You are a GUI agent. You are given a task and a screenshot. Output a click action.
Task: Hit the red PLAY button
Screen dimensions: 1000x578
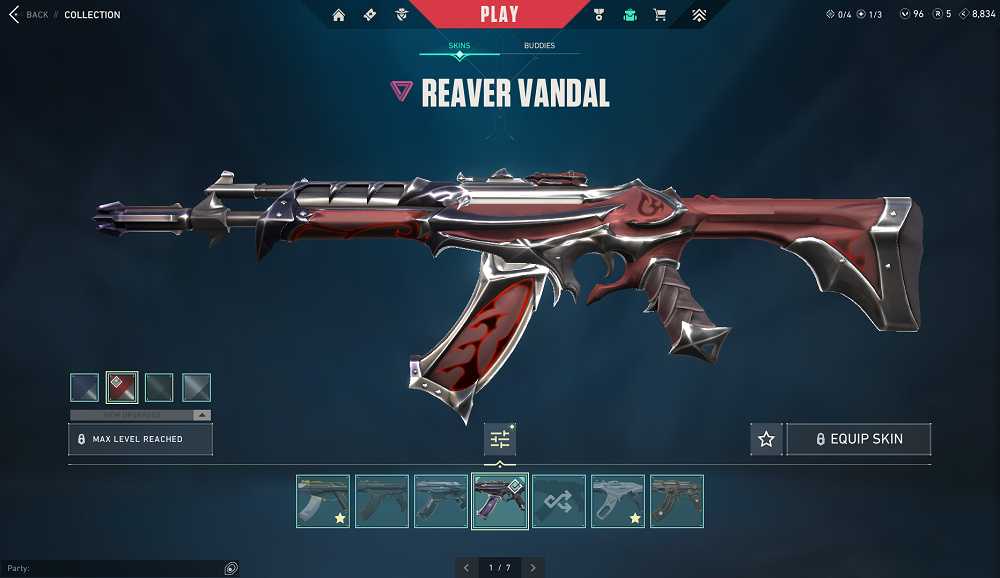coord(499,14)
